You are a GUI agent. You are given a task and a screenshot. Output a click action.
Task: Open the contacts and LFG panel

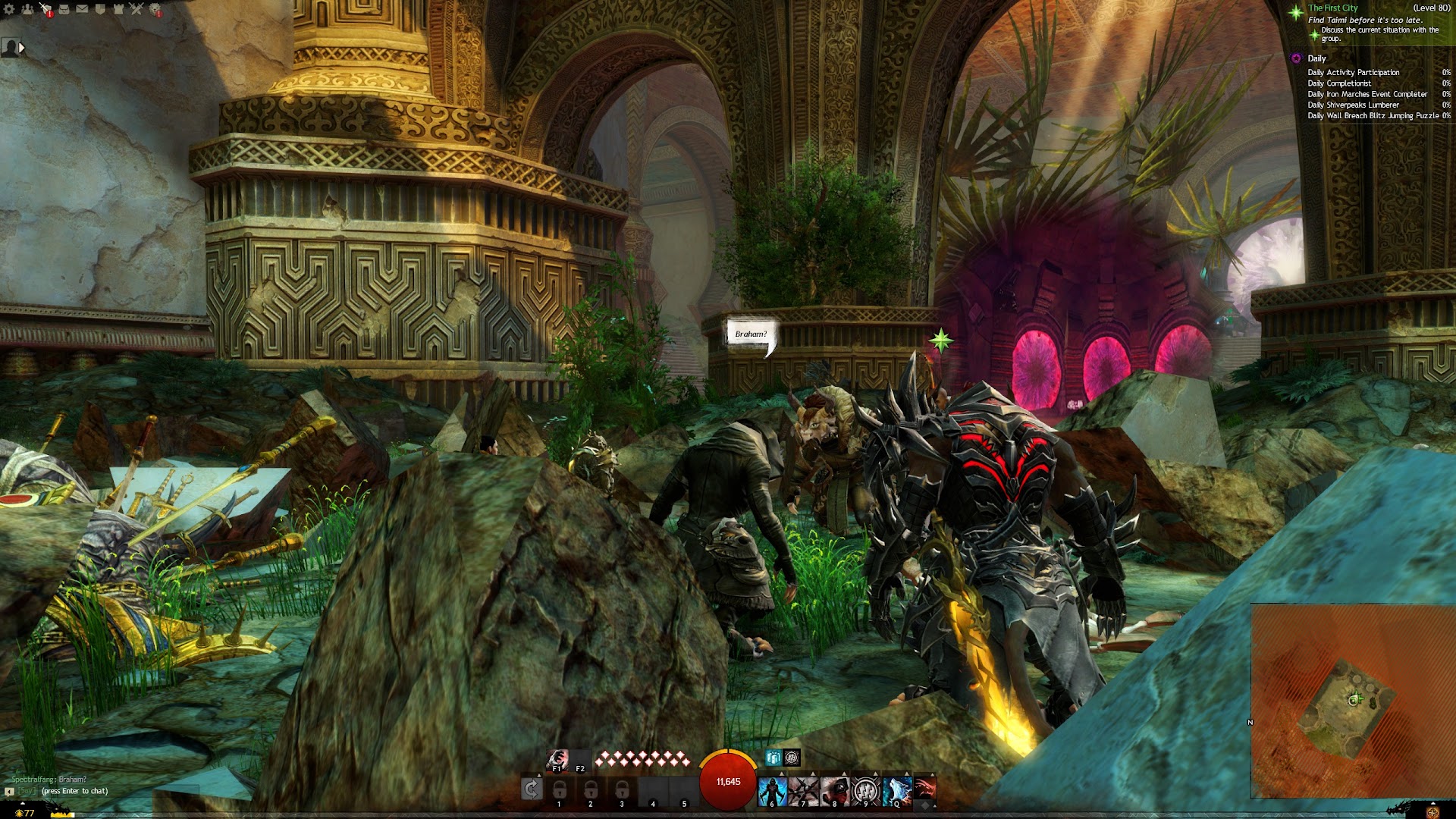pyautogui.click(x=27, y=9)
